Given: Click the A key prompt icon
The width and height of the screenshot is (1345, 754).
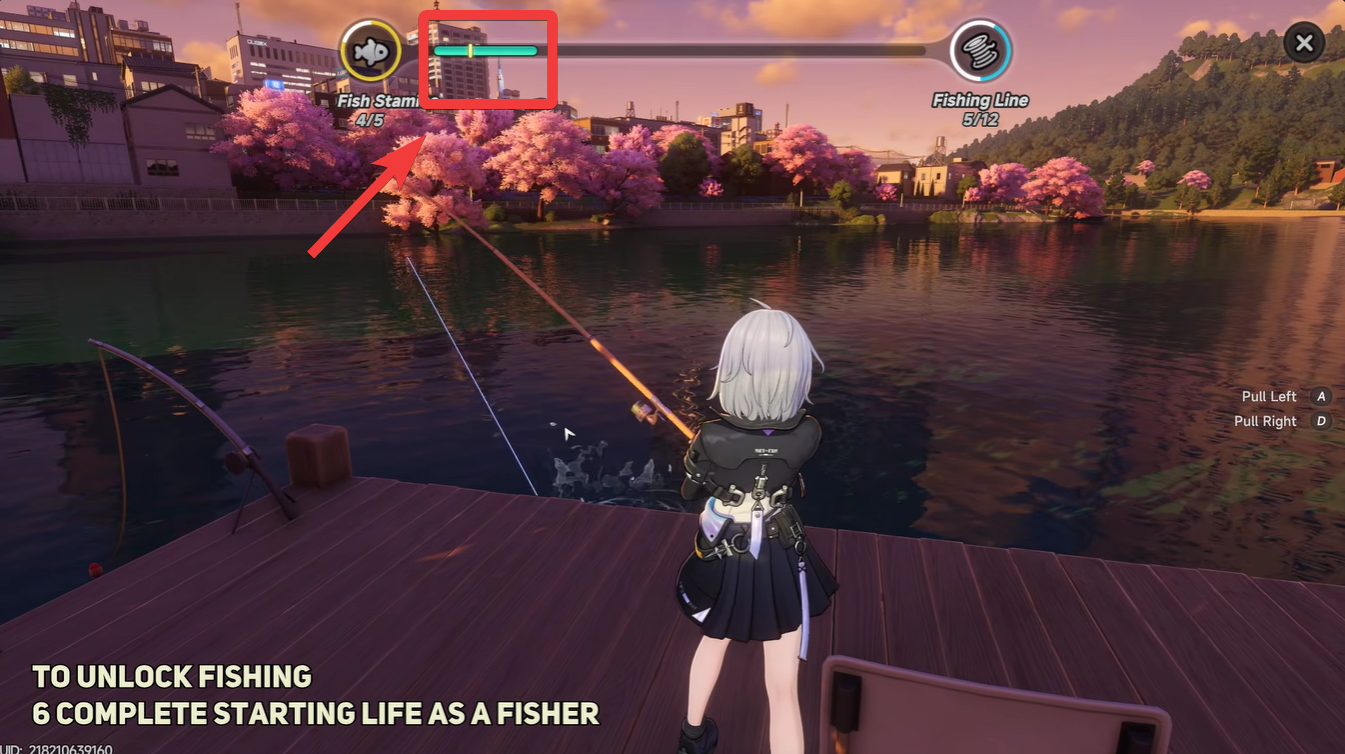Looking at the screenshot, I should pos(1321,396).
